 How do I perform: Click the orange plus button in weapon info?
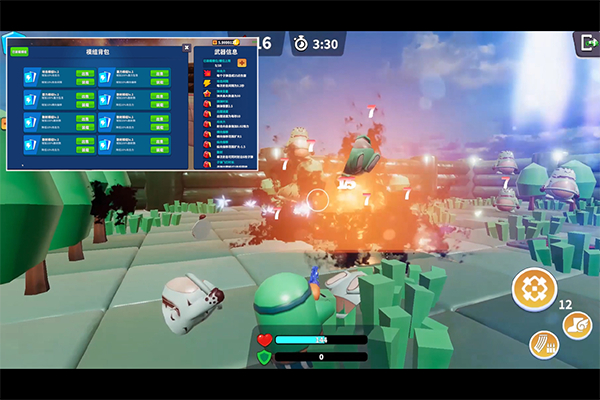pos(241,62)
